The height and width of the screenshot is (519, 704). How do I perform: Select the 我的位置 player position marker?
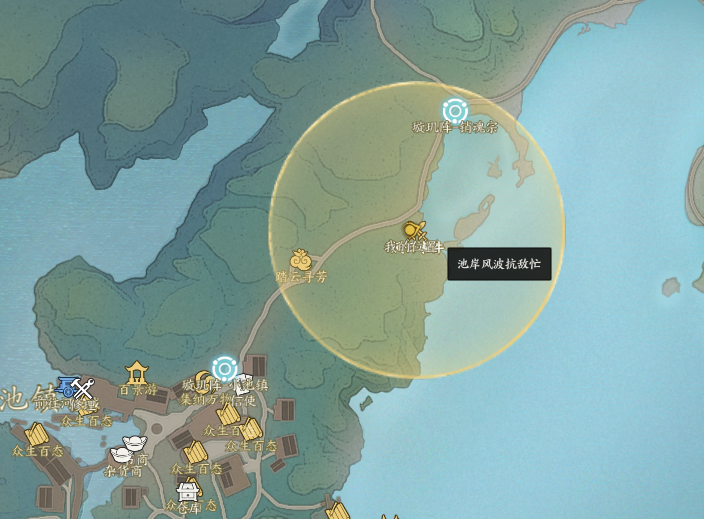(415, 231)
